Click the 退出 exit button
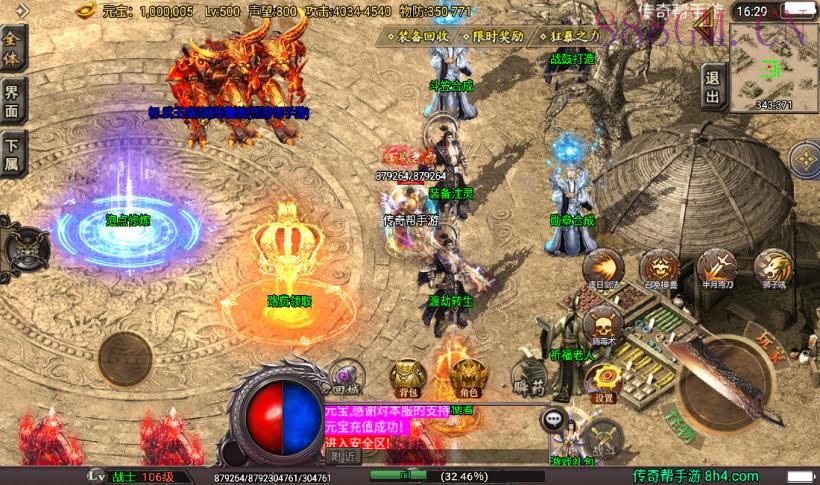The width and height of the screenshot is (820, 485). coord(713,86)
